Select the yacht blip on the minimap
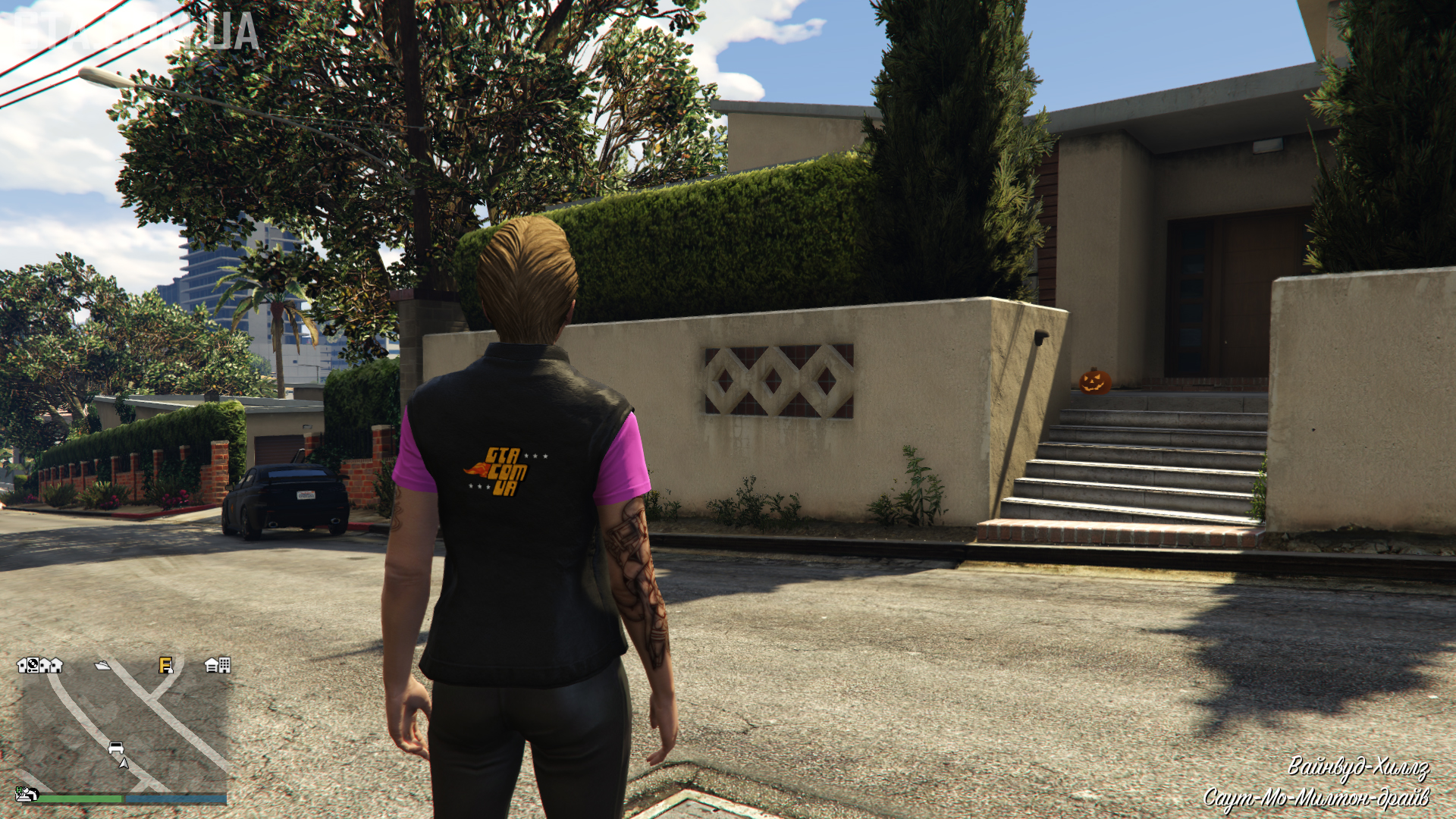 [x=102, y=666]
